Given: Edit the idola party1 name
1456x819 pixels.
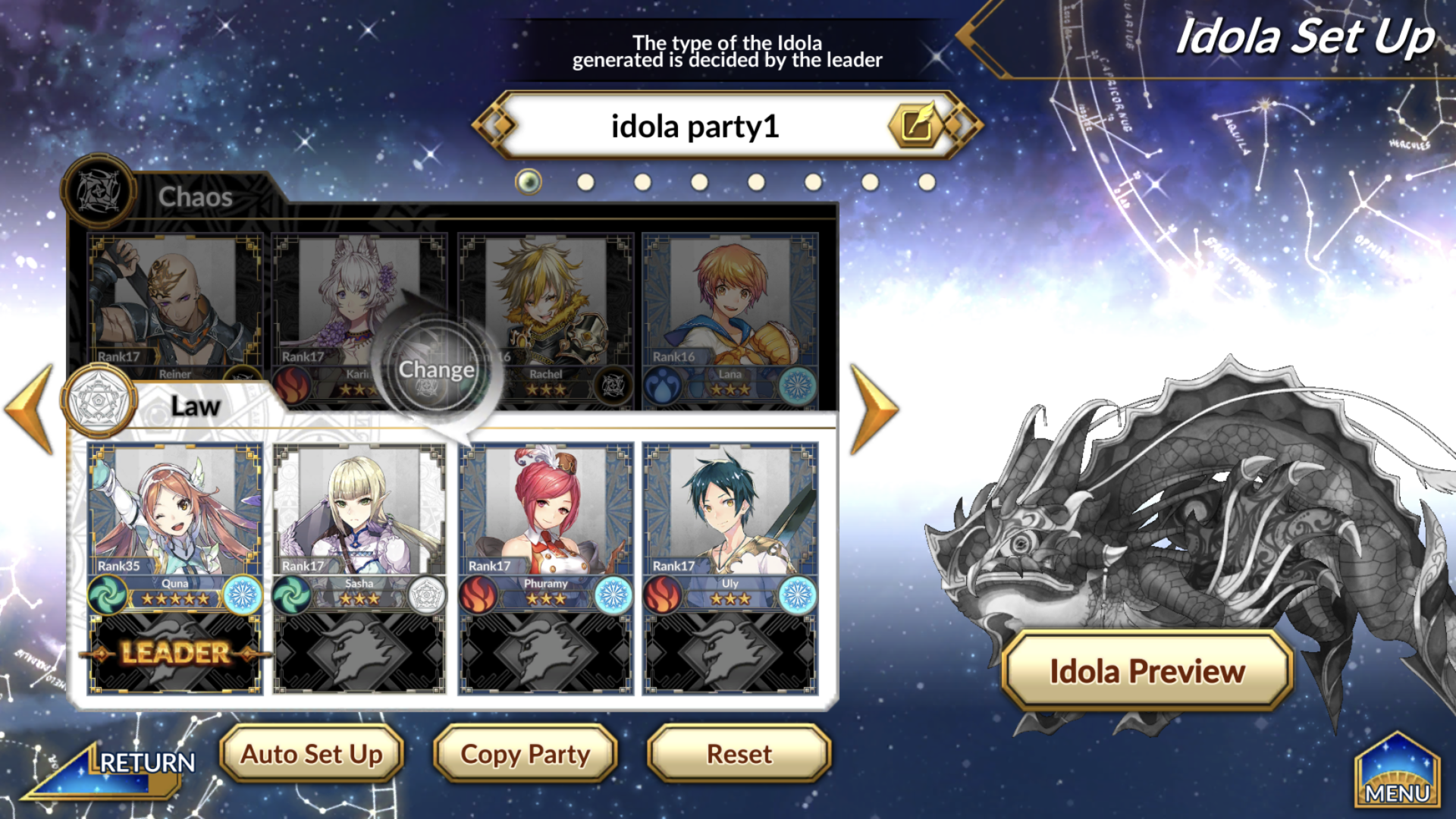Looking at the screenshot, I should 917,126.
